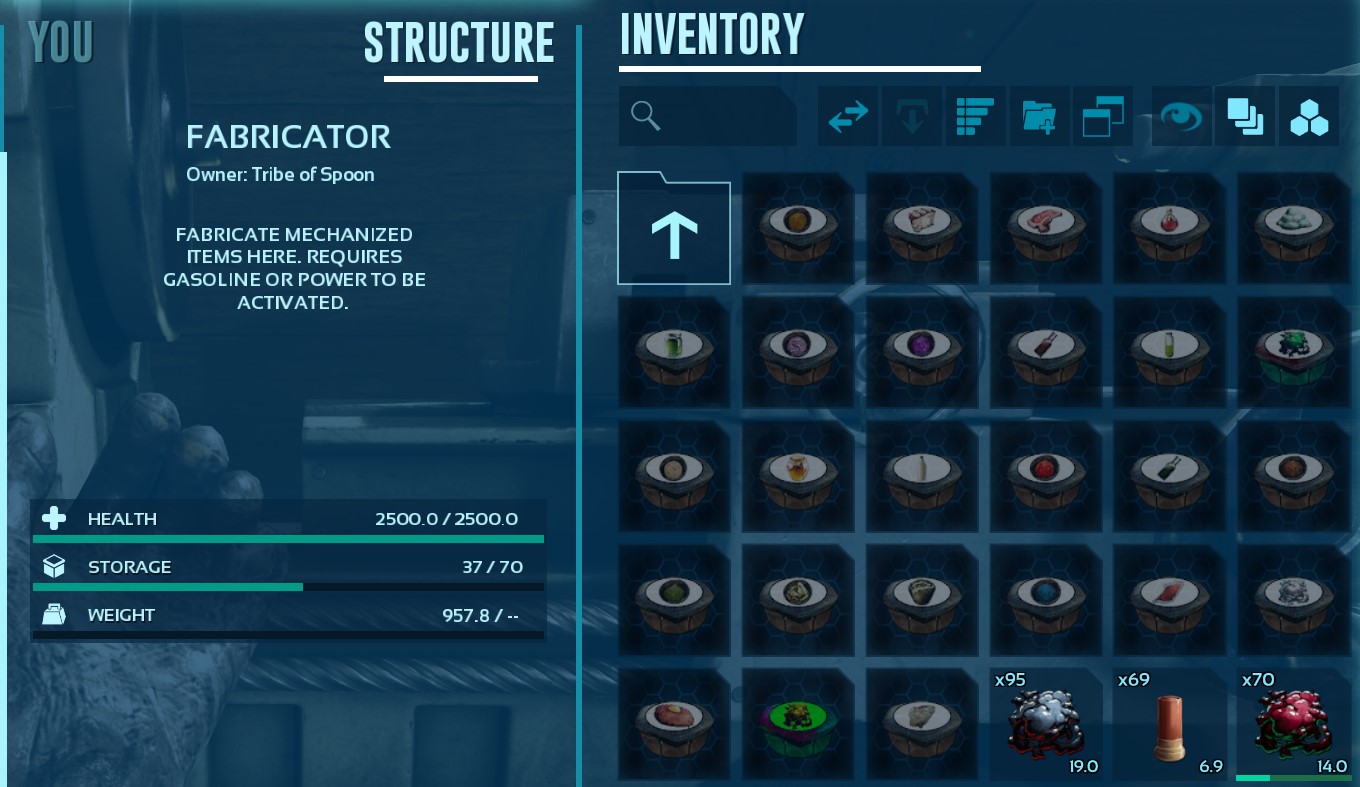
Task: Pick the honey jar dish slot
Action: click(x=797, y=476)
